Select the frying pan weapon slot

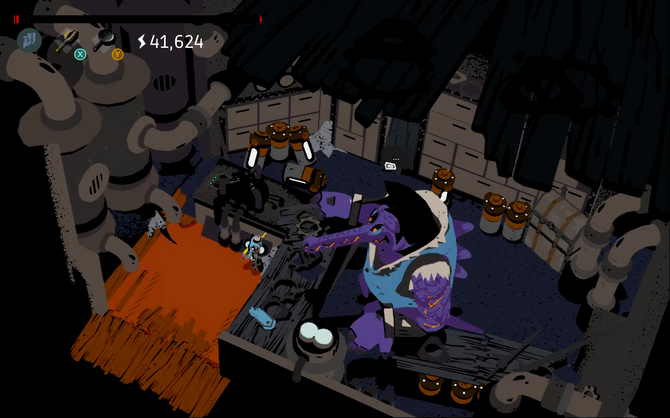(x=105, y=40)
